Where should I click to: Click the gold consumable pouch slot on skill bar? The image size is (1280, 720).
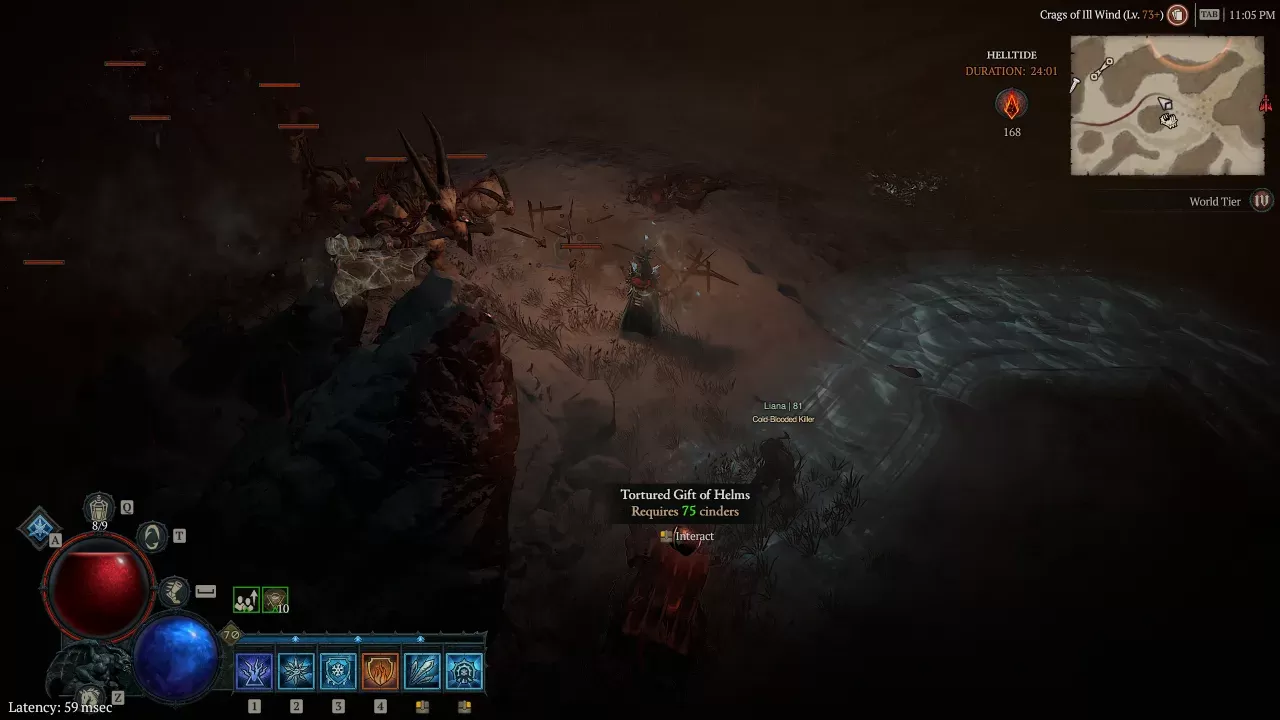(x=421, y=705)
